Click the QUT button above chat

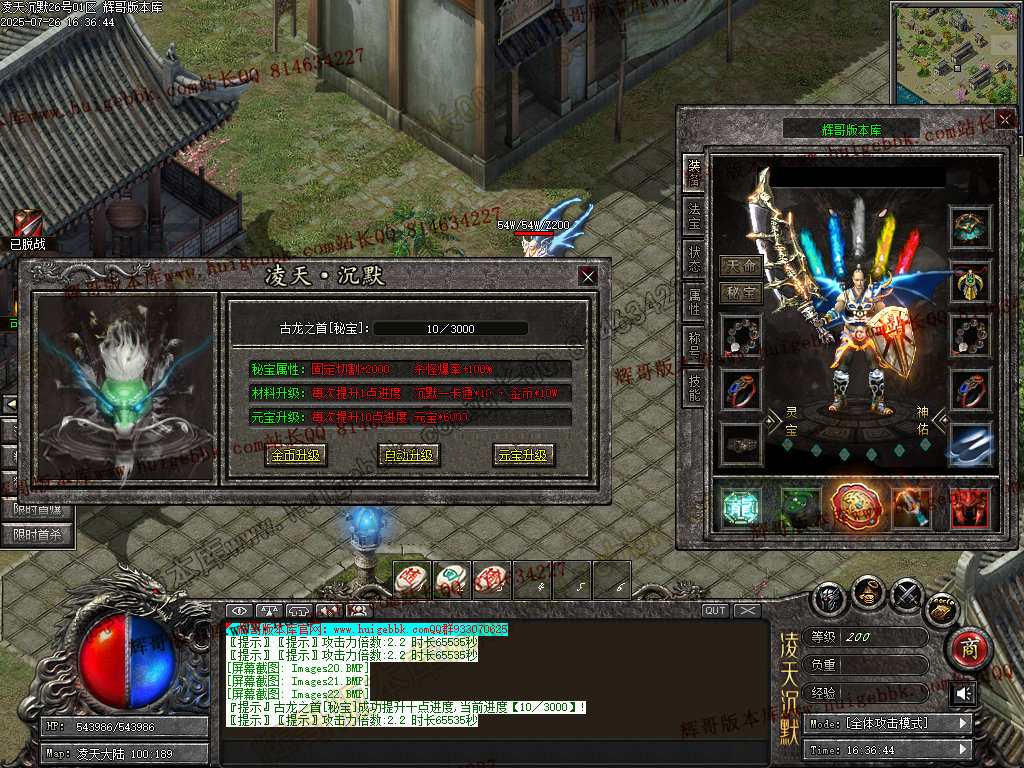(x=715, y=611)
